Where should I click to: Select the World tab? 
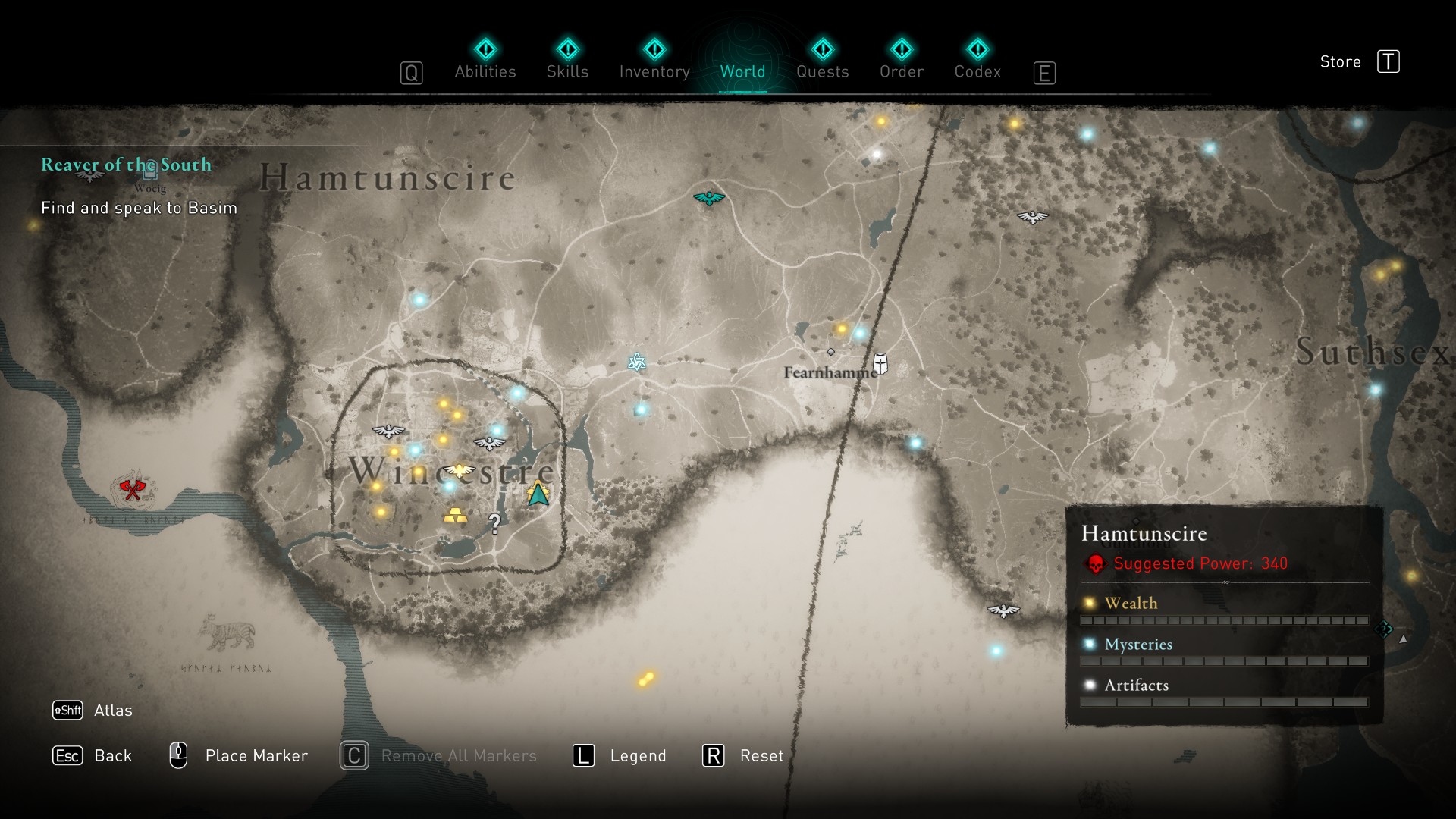click(x=742, y=61)
